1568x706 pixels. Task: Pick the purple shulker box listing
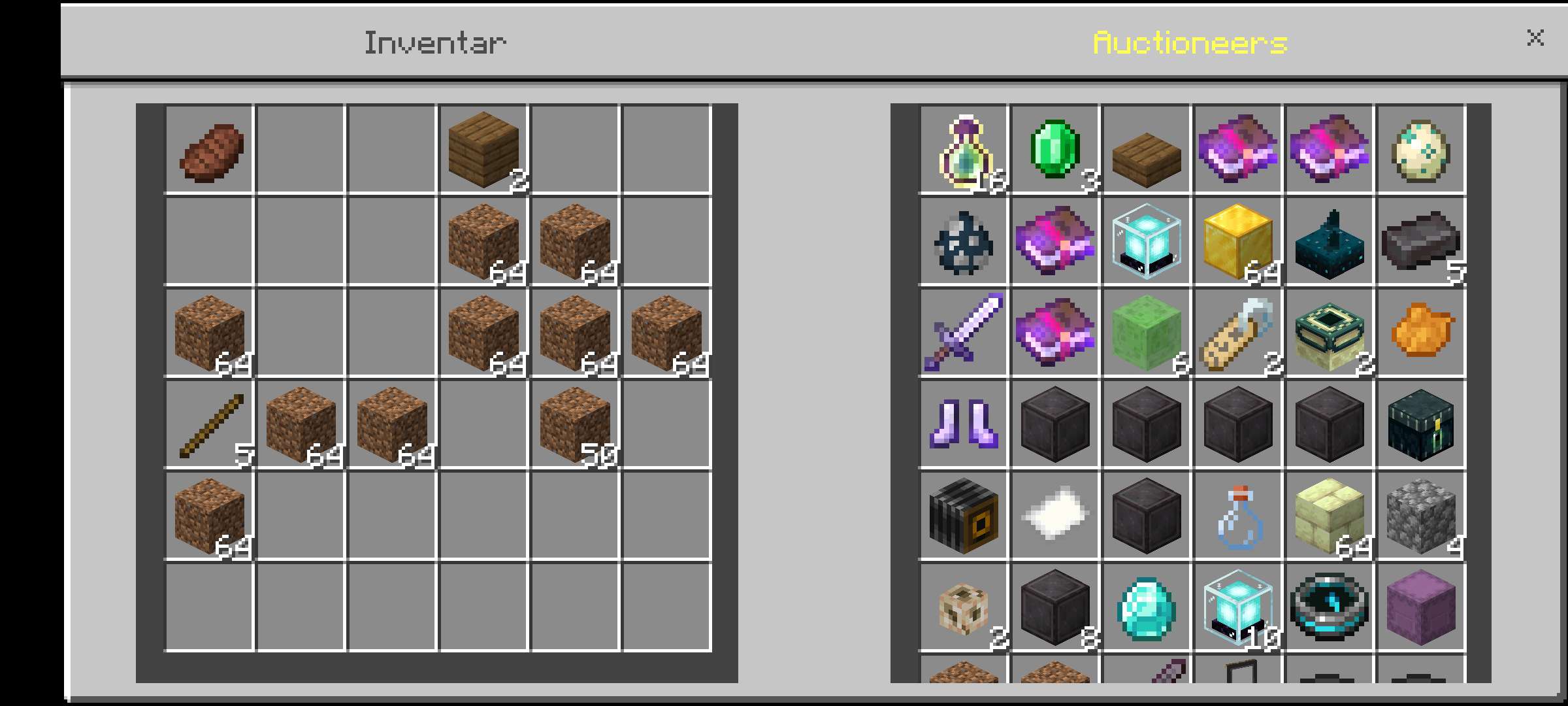[1421, 607]
